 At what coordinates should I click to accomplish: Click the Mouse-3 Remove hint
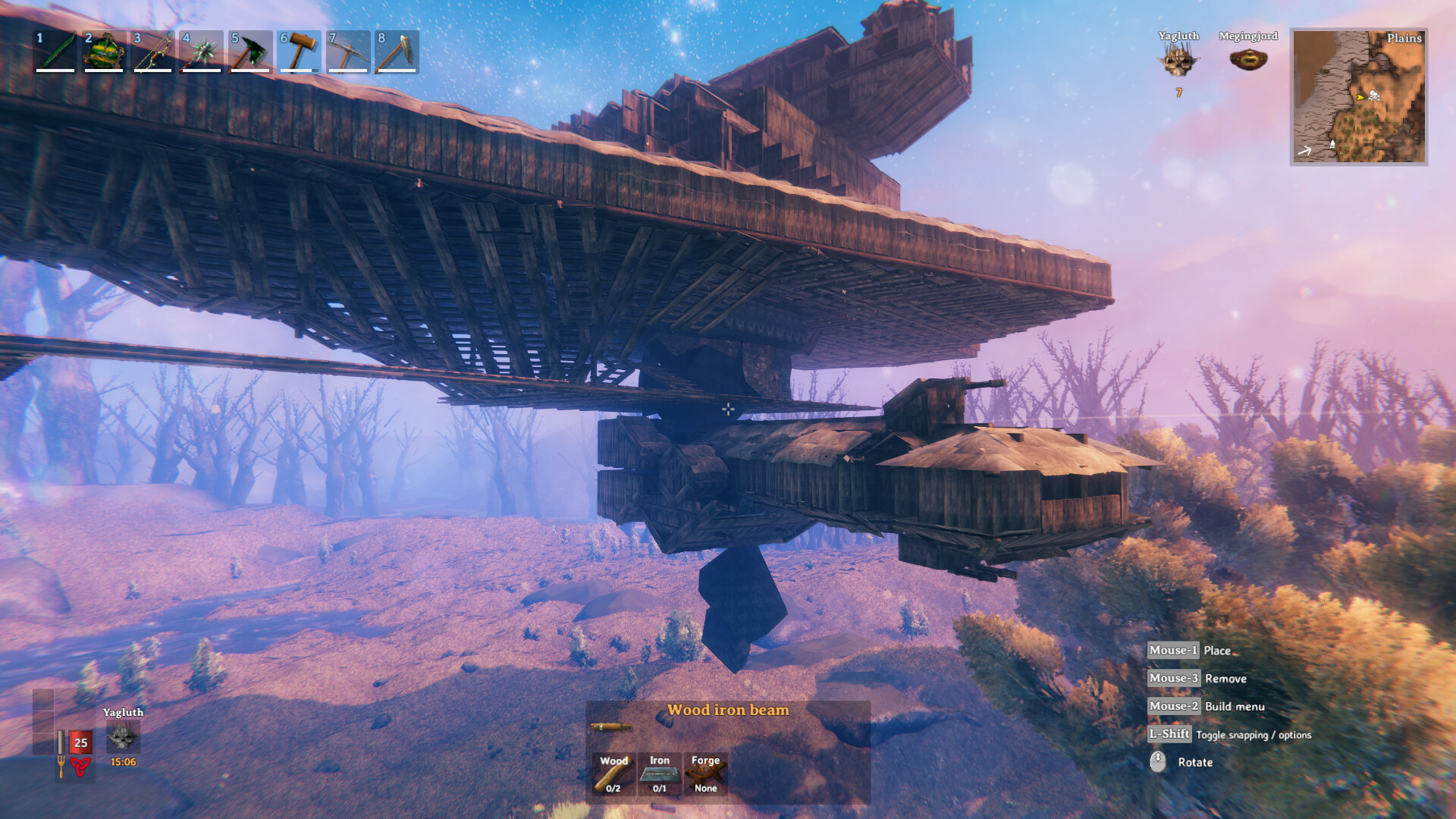(x=1172, y=679)
